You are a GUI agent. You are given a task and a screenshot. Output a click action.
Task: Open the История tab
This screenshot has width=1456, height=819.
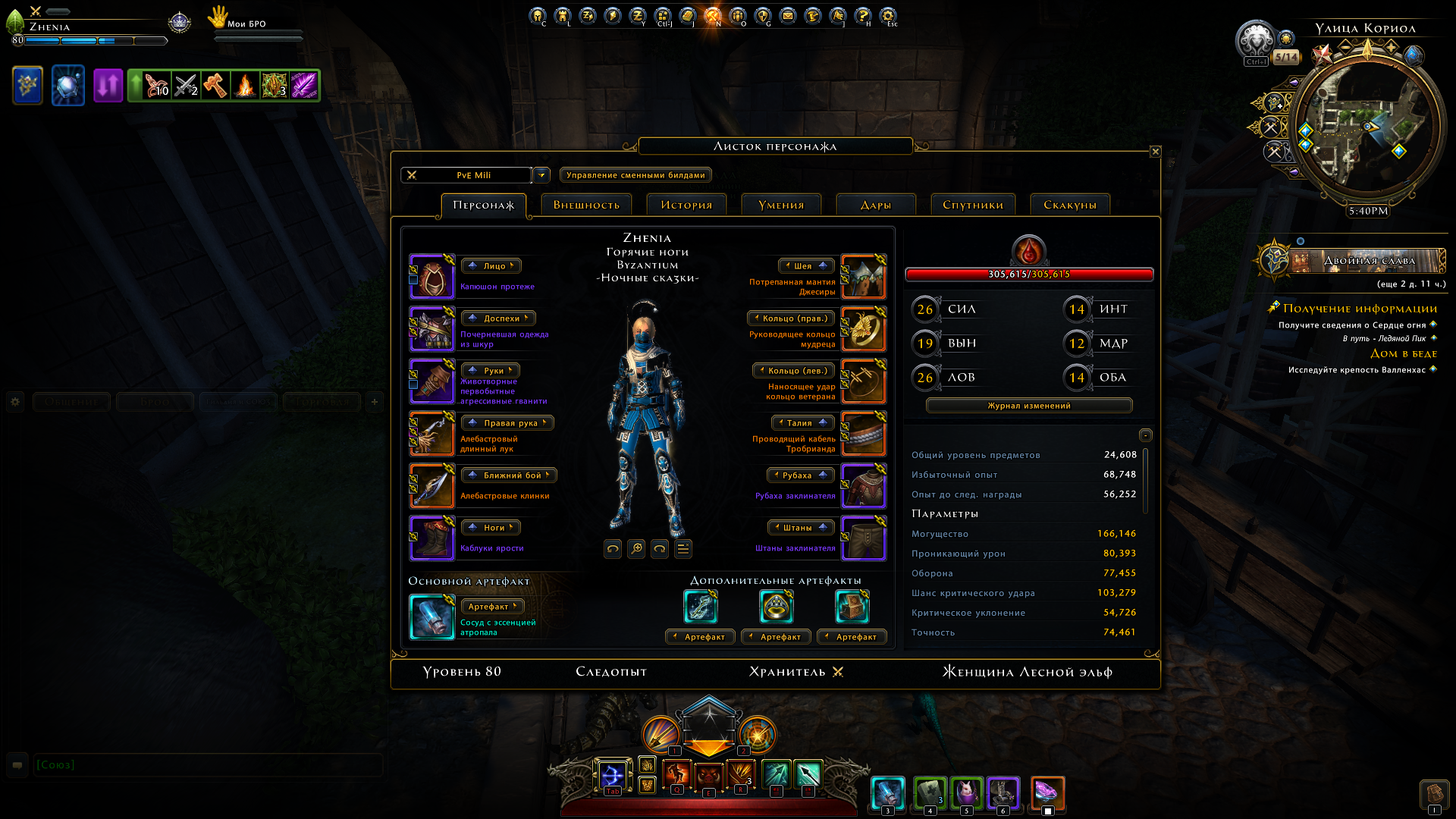(x=686, y=205)
